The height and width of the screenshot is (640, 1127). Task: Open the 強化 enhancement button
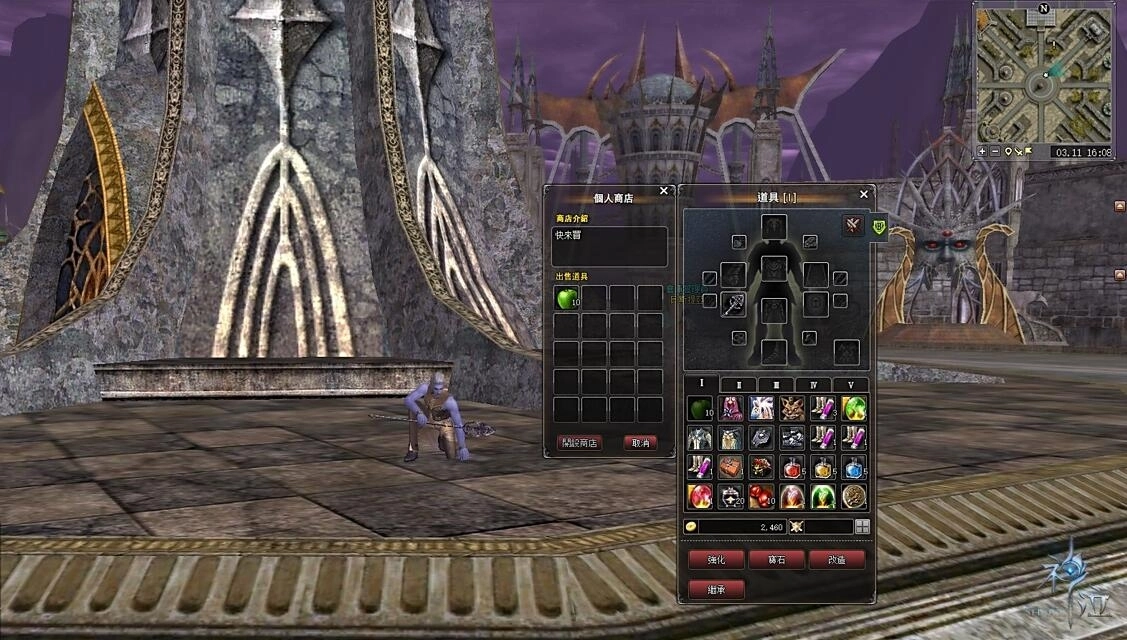click(x=716, y=560)
